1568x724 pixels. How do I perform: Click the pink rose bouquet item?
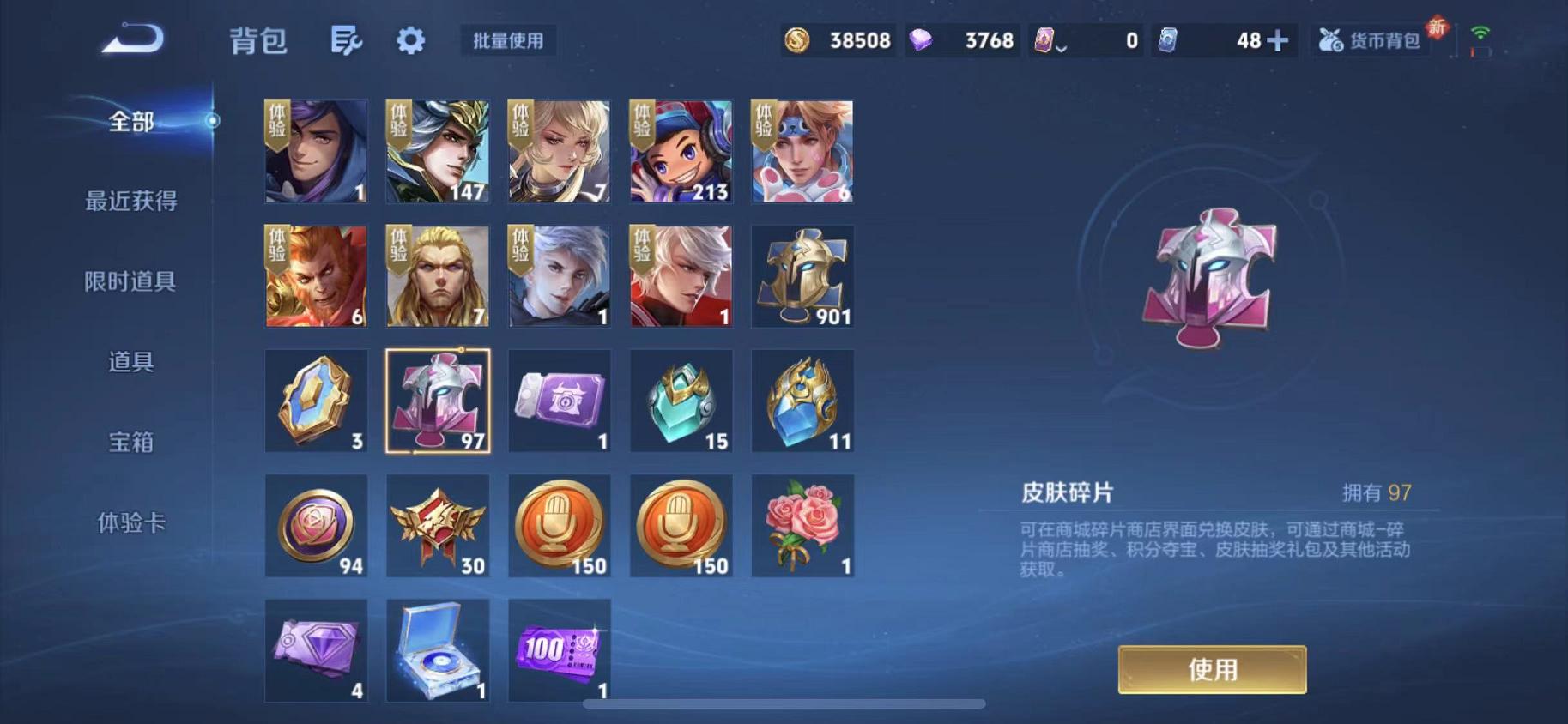[802, 525]
